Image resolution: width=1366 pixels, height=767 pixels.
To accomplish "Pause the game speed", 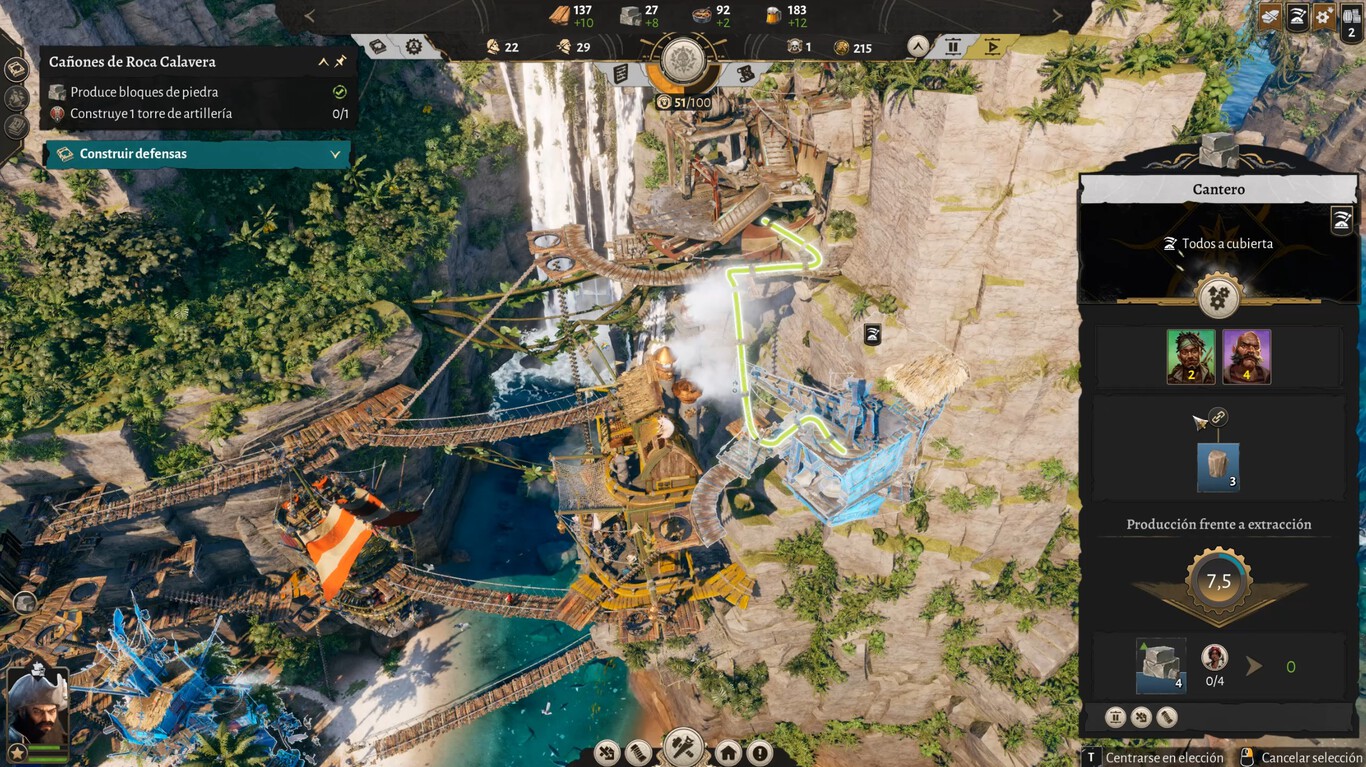I will click(x=953, y=46).
